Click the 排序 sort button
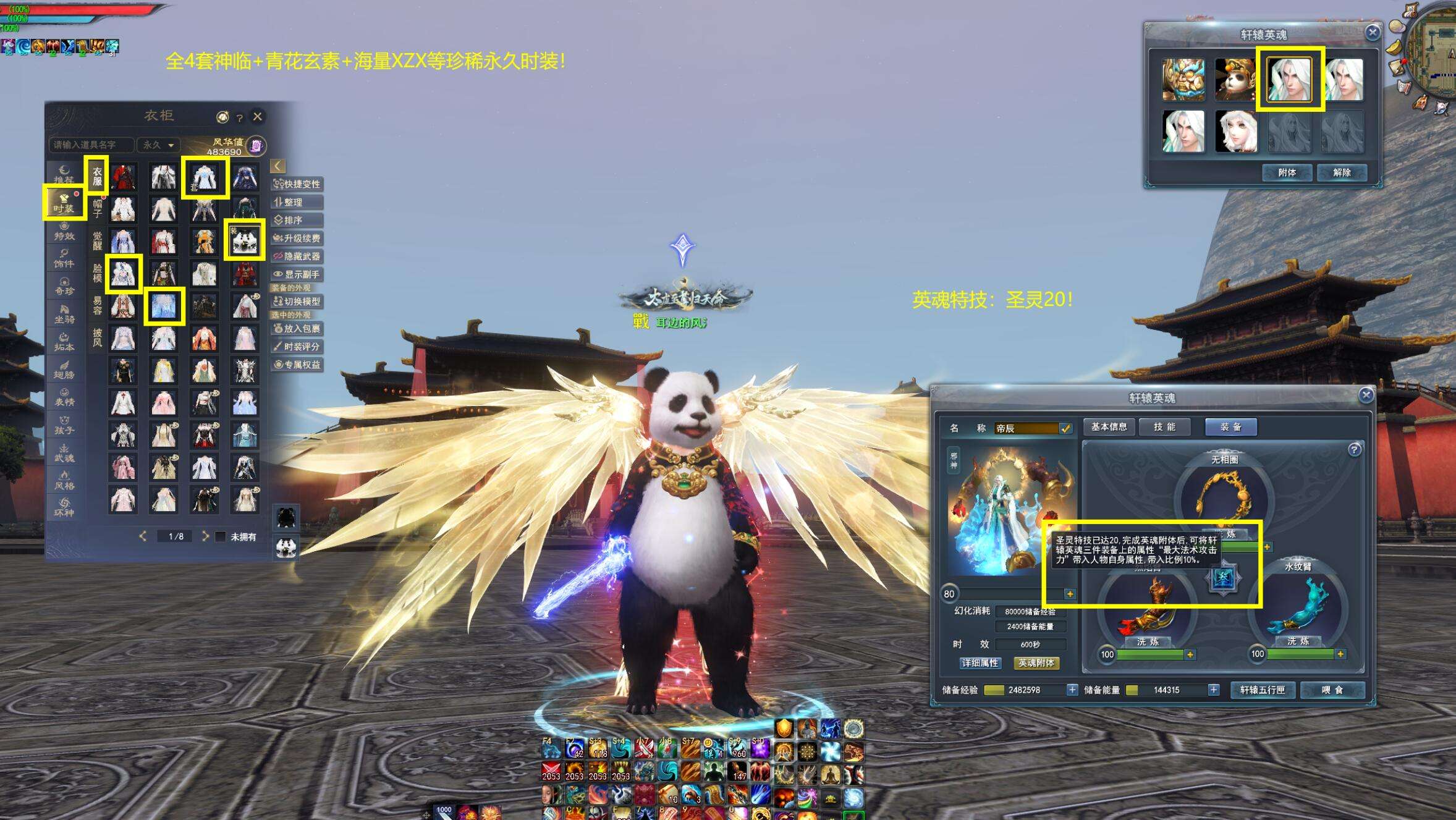This screenshot has height=820, width=1456. (x=297, y=220)
